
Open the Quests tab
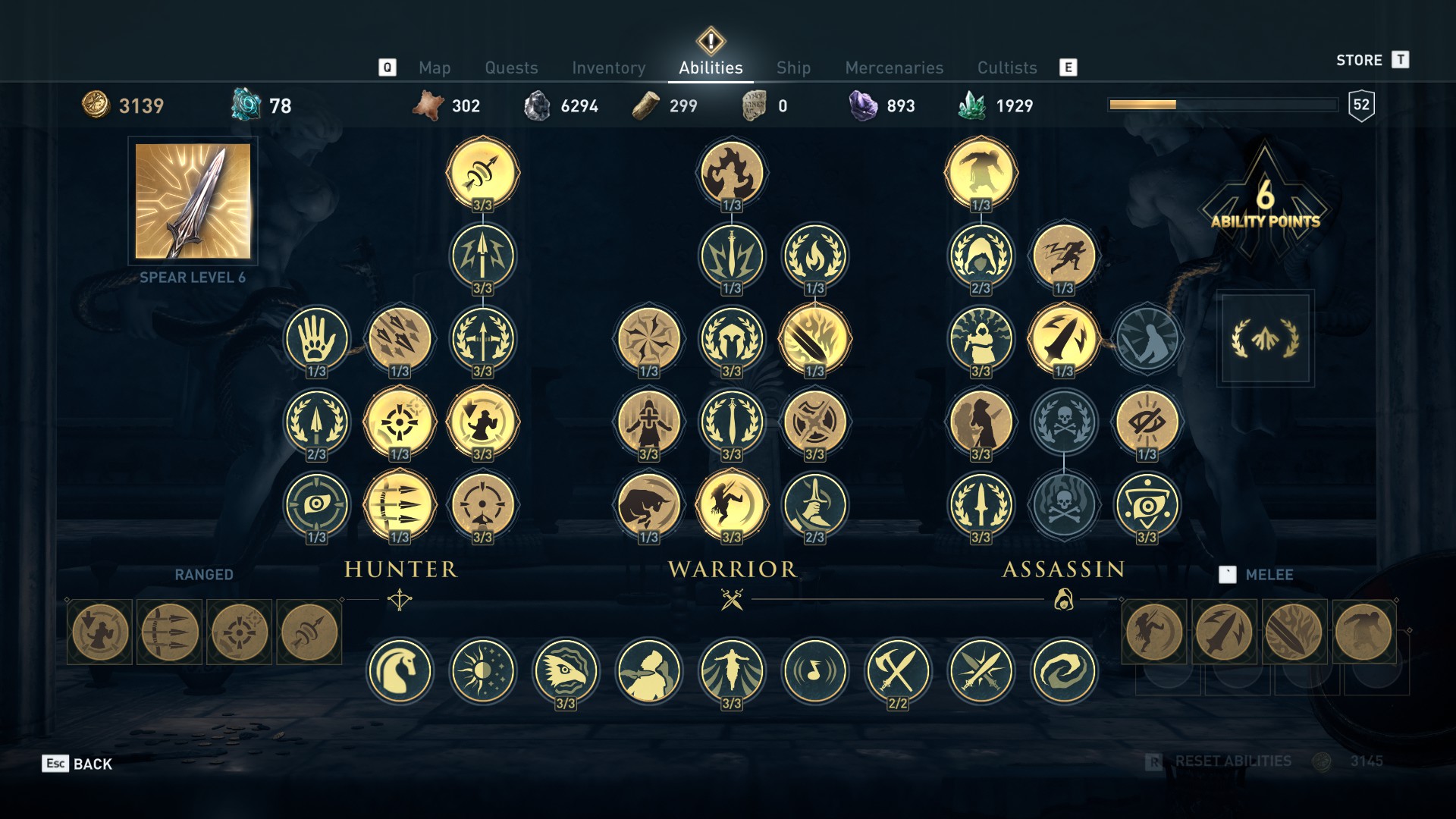(x=511, y=67)
